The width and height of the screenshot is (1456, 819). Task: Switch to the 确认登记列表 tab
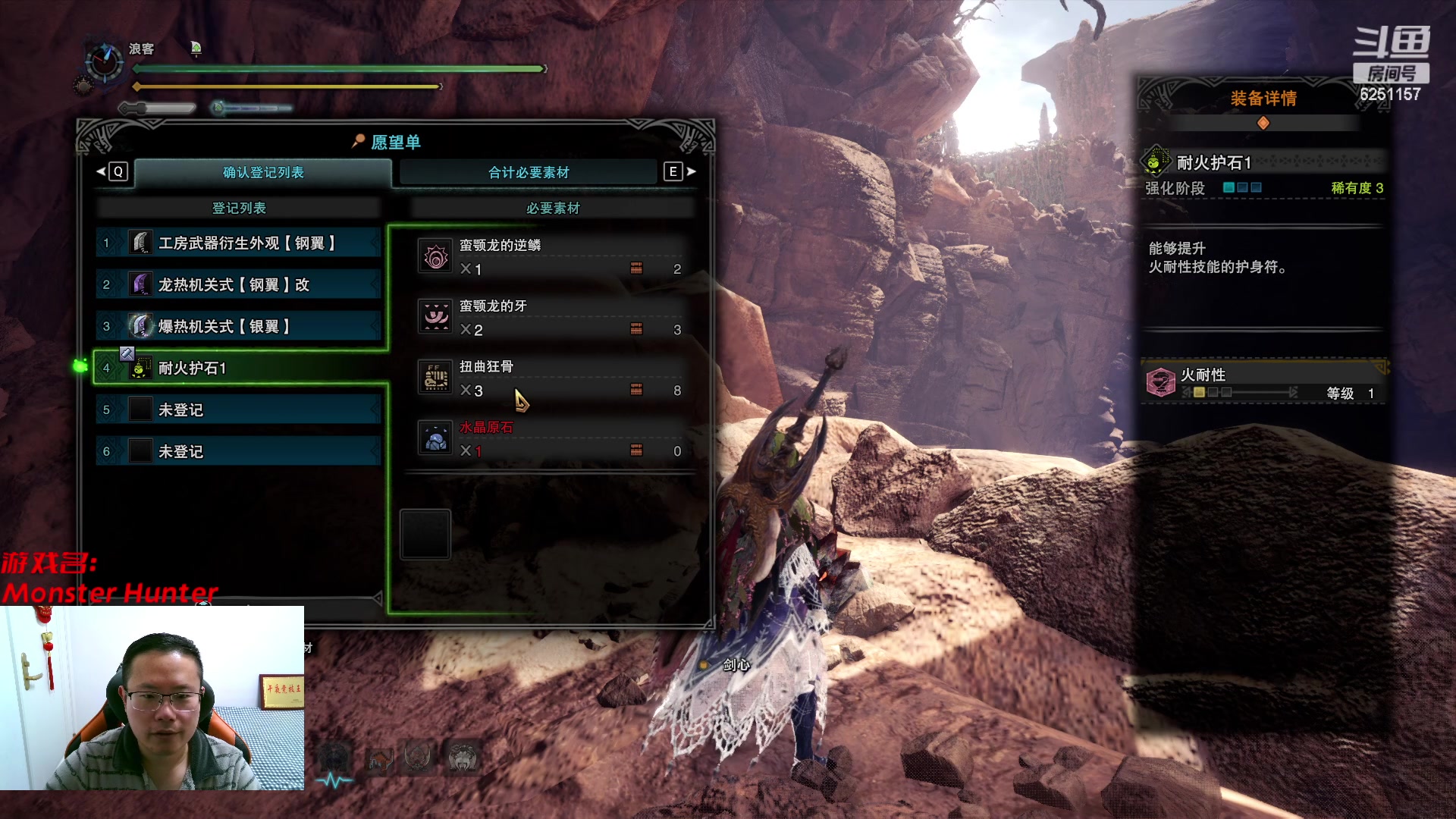262,173
